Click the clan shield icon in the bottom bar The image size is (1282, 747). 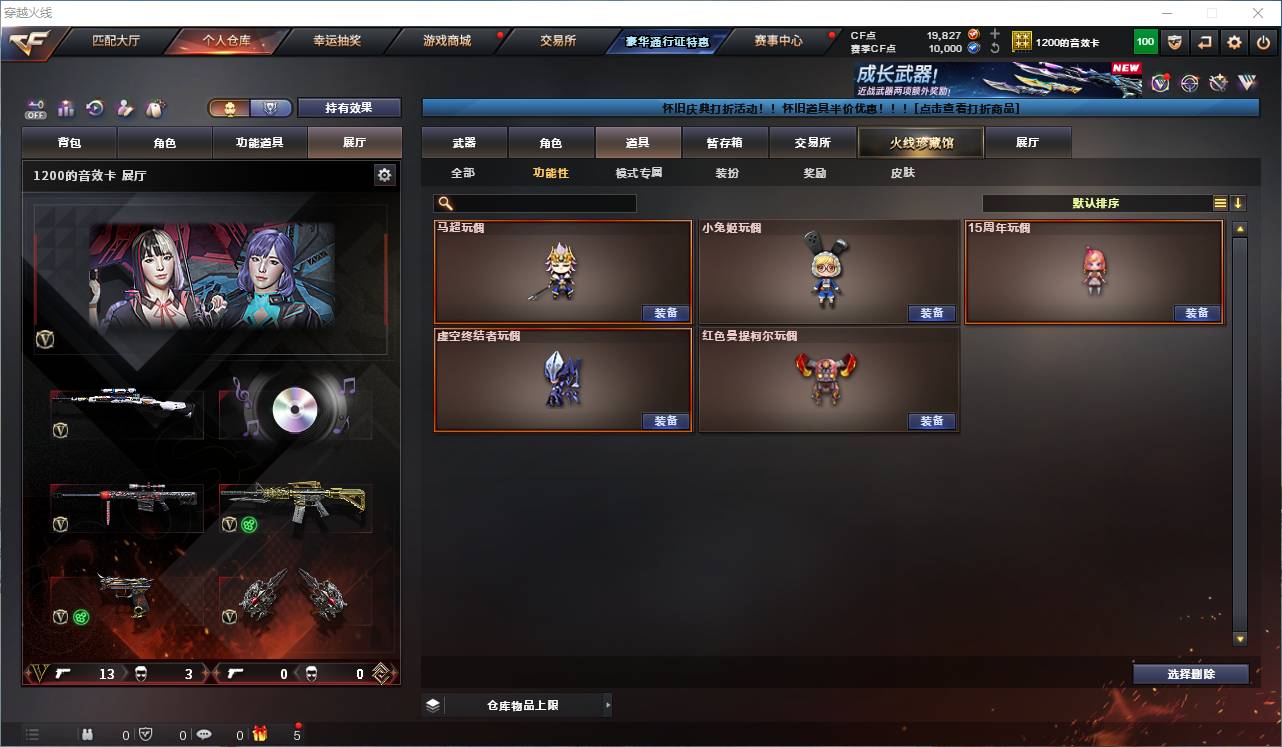[x=144, y=733]
